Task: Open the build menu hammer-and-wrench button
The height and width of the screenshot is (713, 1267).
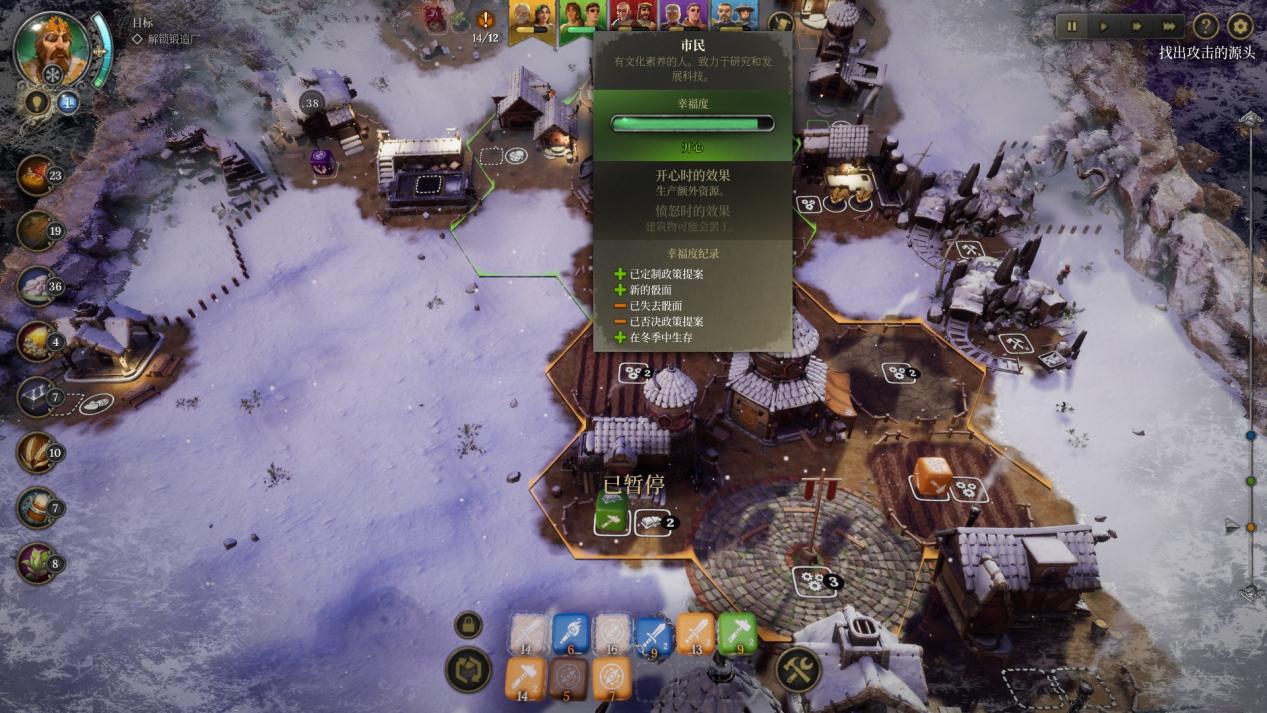Action: point(798,670)
